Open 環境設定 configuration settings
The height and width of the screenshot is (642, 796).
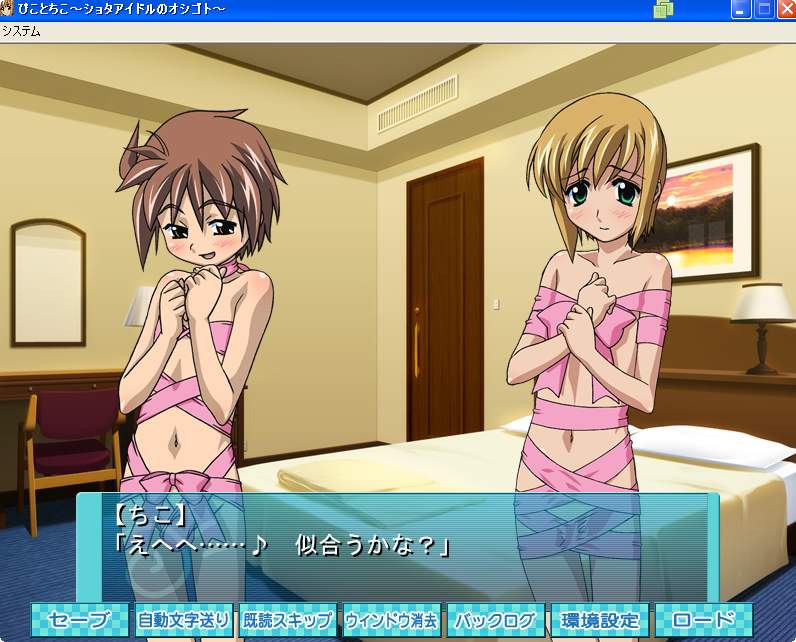coord(599,620)
